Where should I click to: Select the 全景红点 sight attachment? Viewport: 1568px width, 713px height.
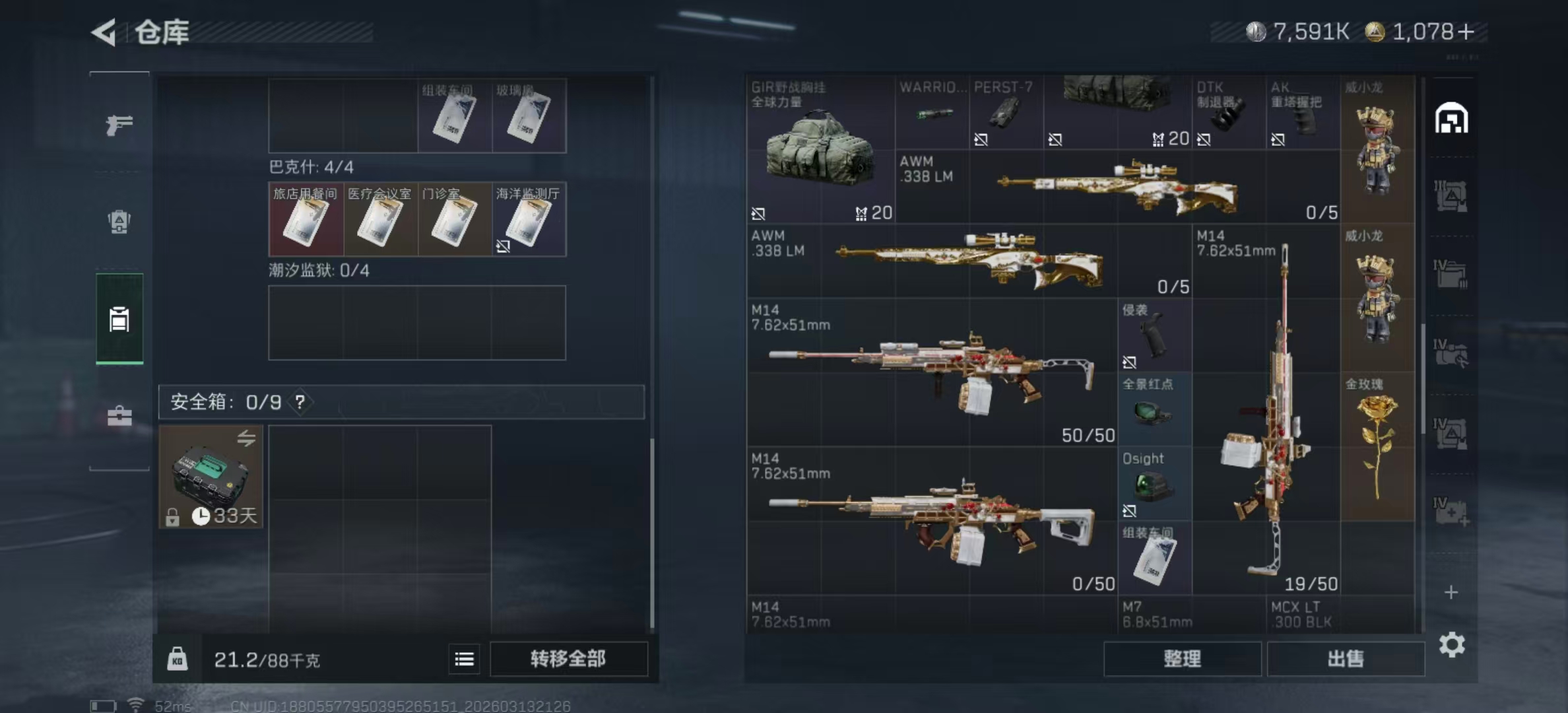click(1154, 409)
